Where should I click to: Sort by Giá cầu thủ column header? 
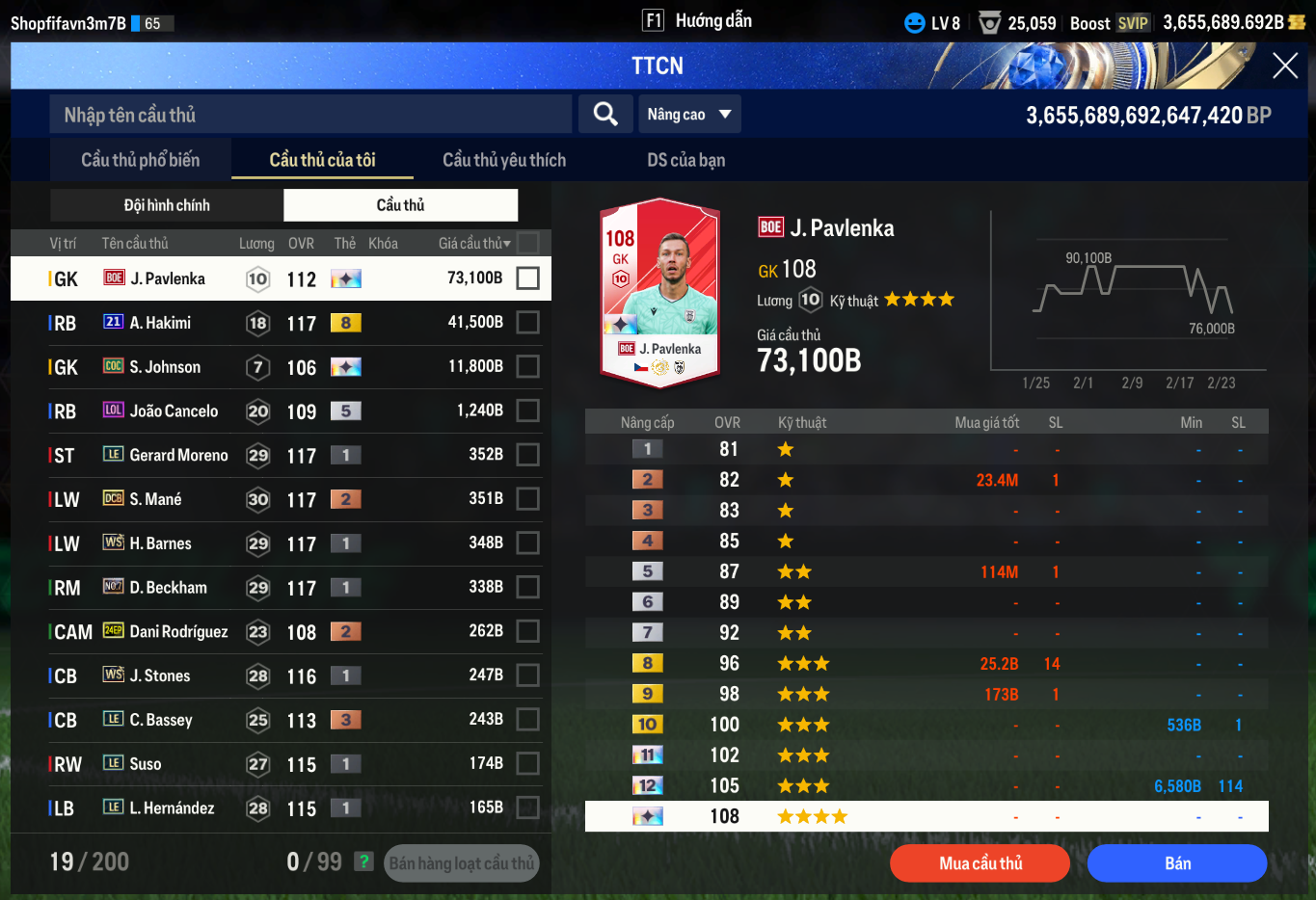pyautogui.click(x=473, y=244)
